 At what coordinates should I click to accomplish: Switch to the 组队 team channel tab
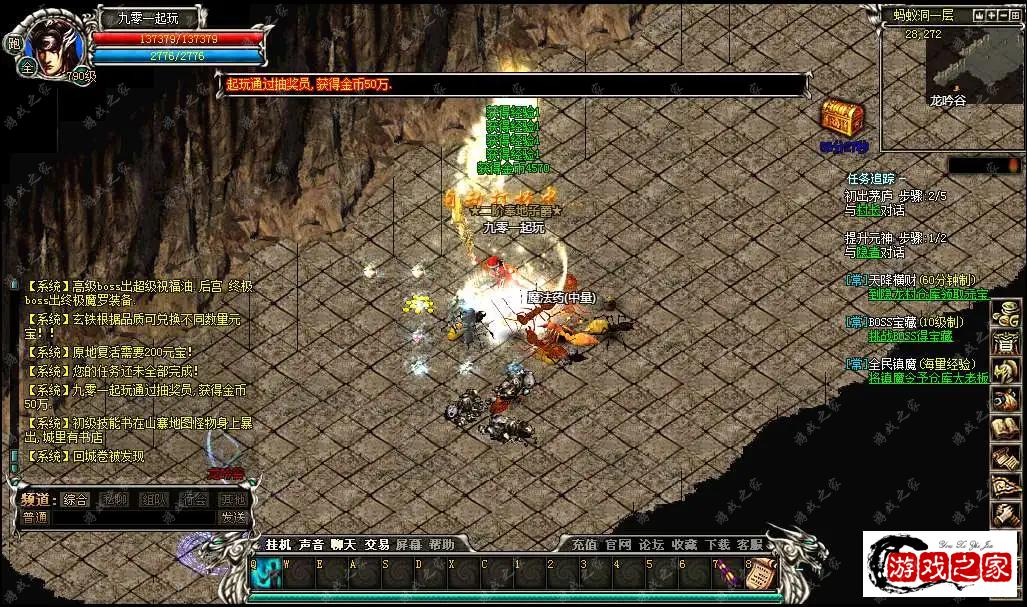154,500
